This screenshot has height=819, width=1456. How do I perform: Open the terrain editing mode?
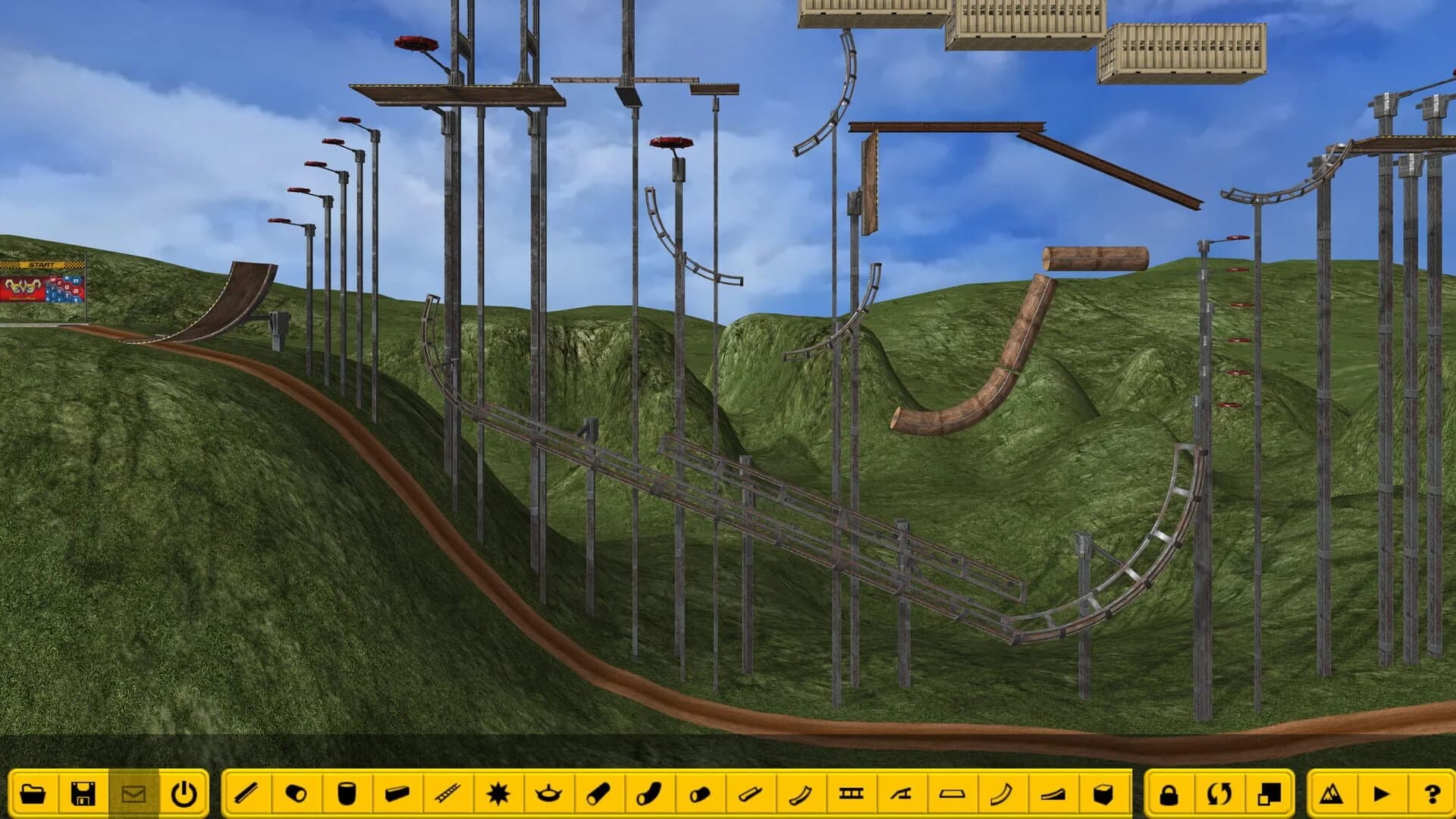click(x=1333, y=791)
